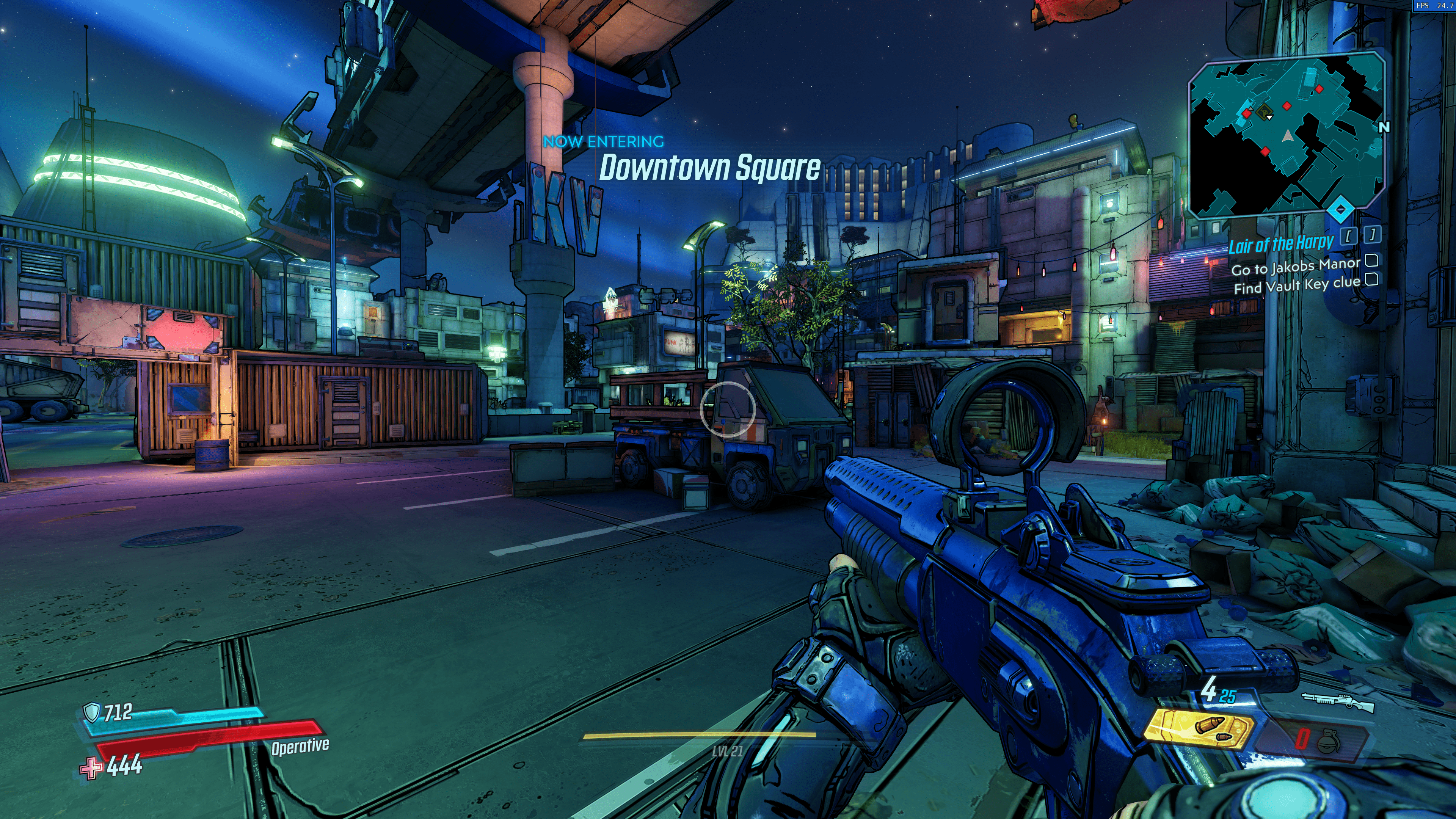This screenshot has height=819, width=1456.
Task: Click the shield icon beside 712
Action: [91, 712]
